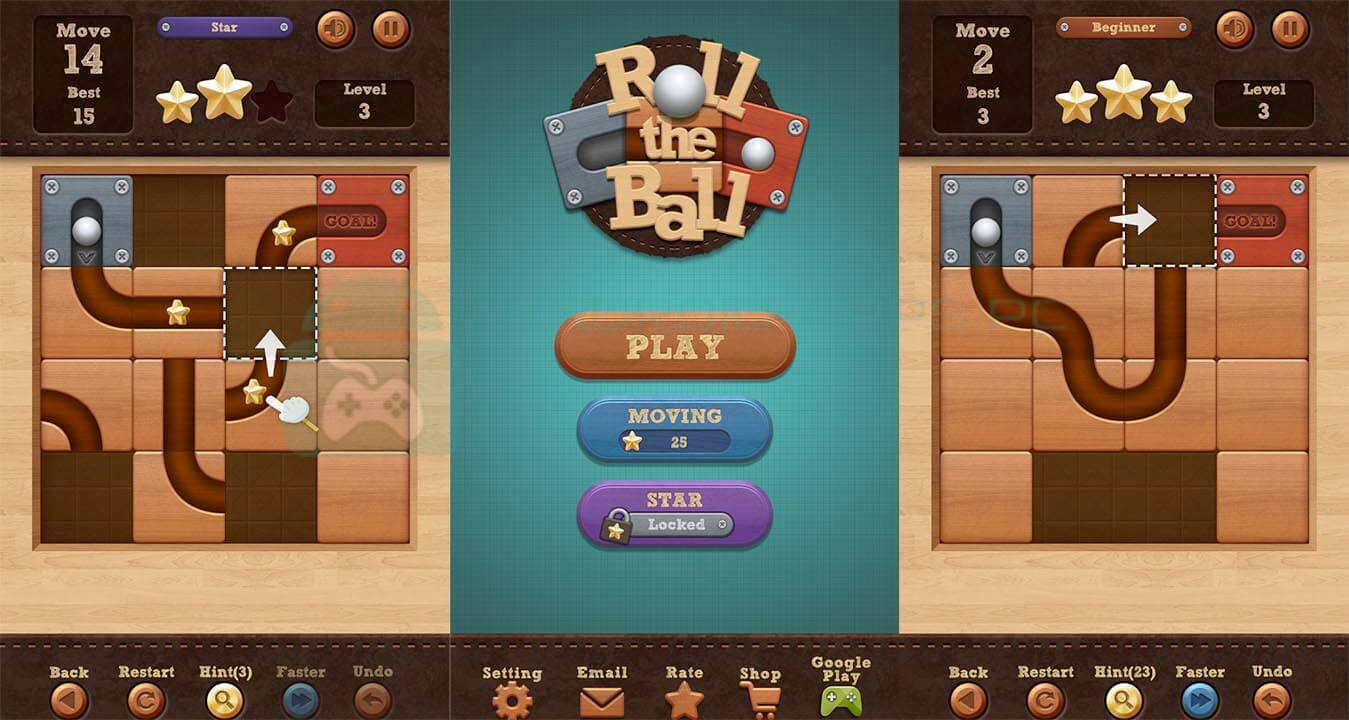
Task: Activate Faster mode on right panel
Action: coord(1199,699)
